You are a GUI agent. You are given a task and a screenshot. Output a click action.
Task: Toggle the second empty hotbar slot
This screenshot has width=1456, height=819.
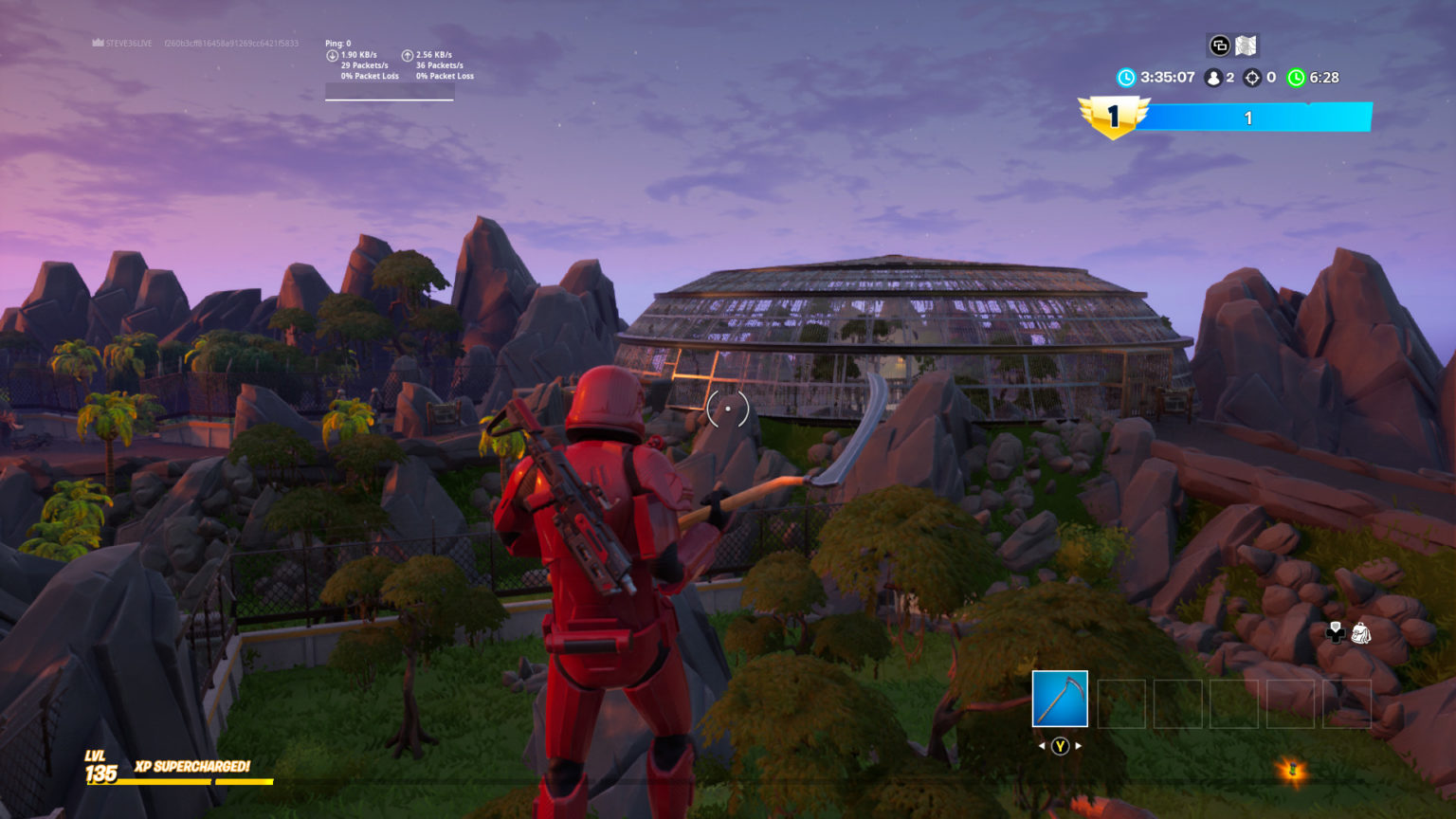click(x=1122, y=703)
